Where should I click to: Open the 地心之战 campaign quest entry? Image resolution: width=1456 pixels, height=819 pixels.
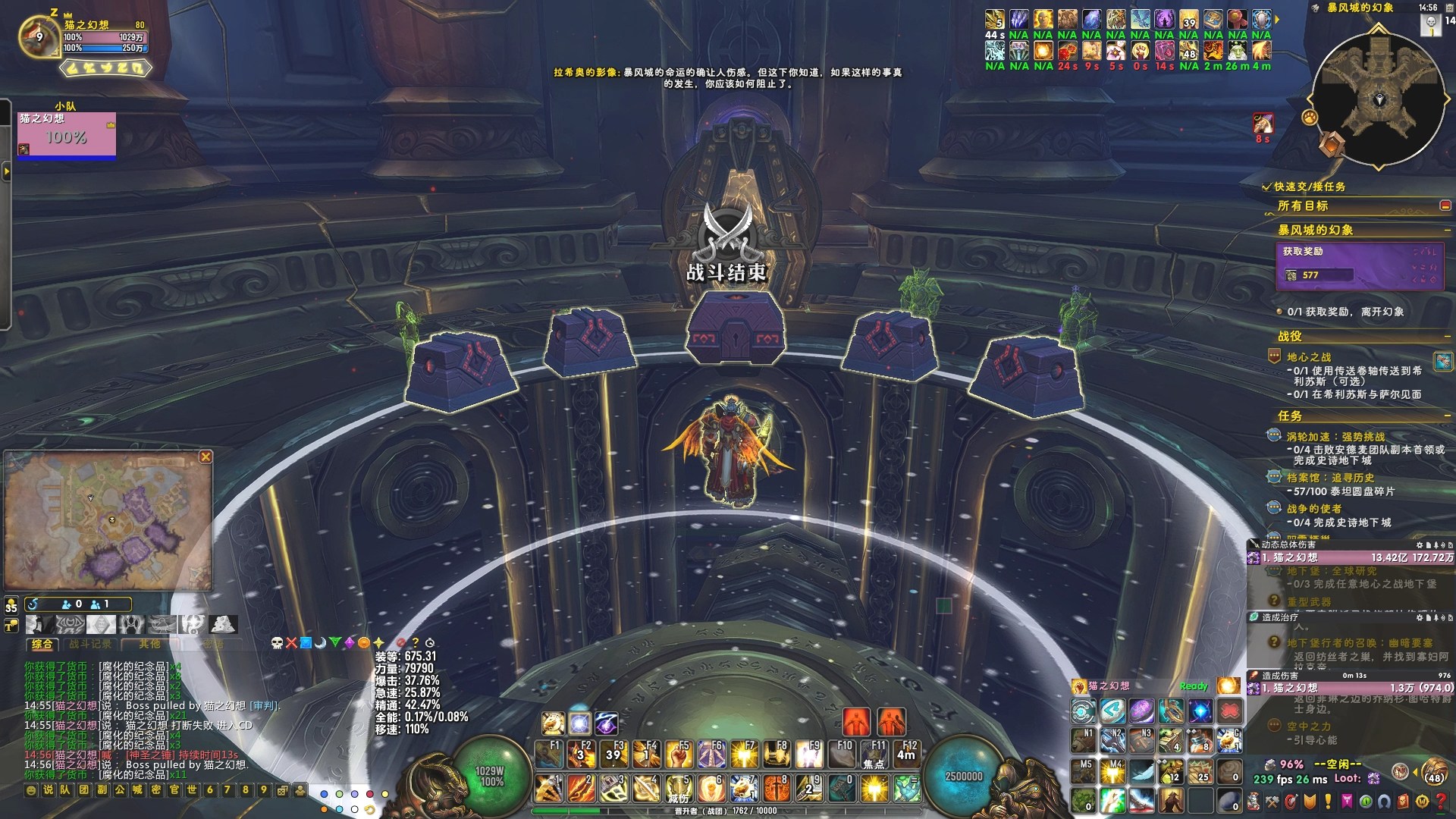(x=1308, y=356)
